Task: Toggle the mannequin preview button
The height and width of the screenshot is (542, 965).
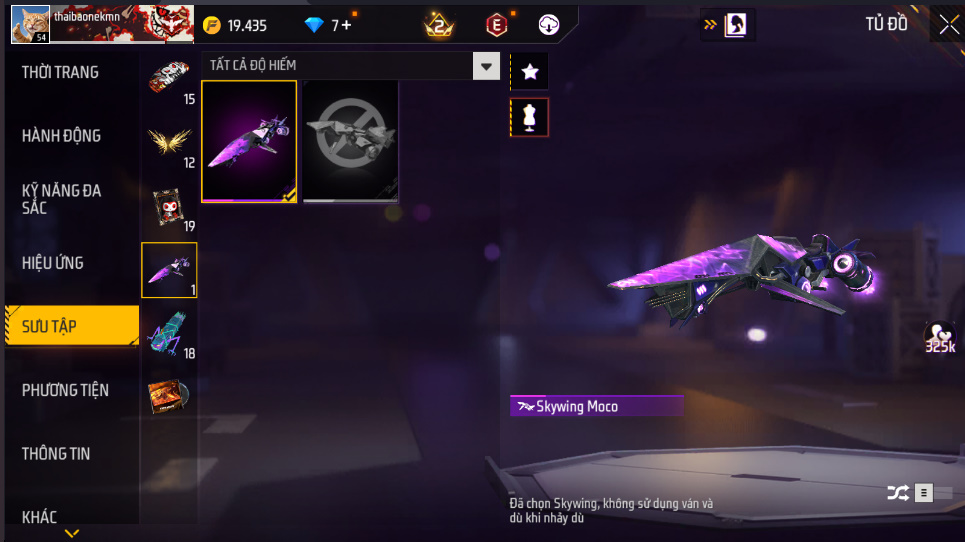Action: coord(530,117)
